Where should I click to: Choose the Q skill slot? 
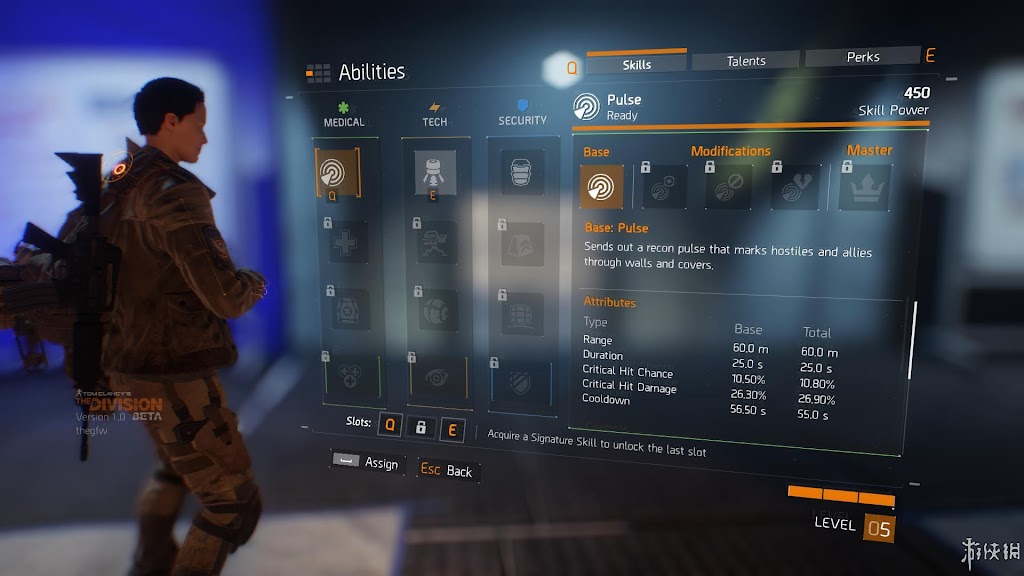point(390,428)
